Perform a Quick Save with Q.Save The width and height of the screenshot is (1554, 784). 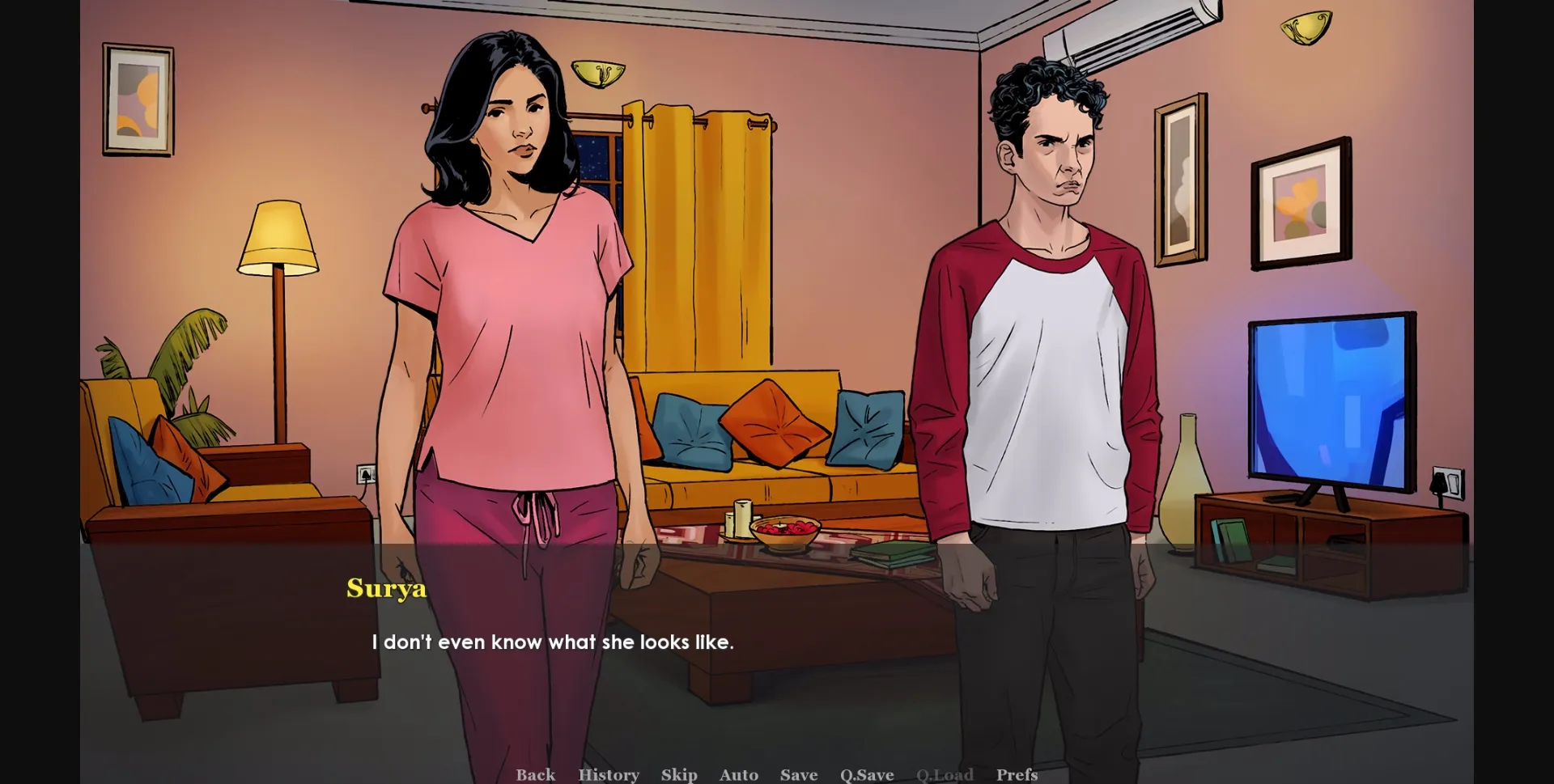[865, 774]
